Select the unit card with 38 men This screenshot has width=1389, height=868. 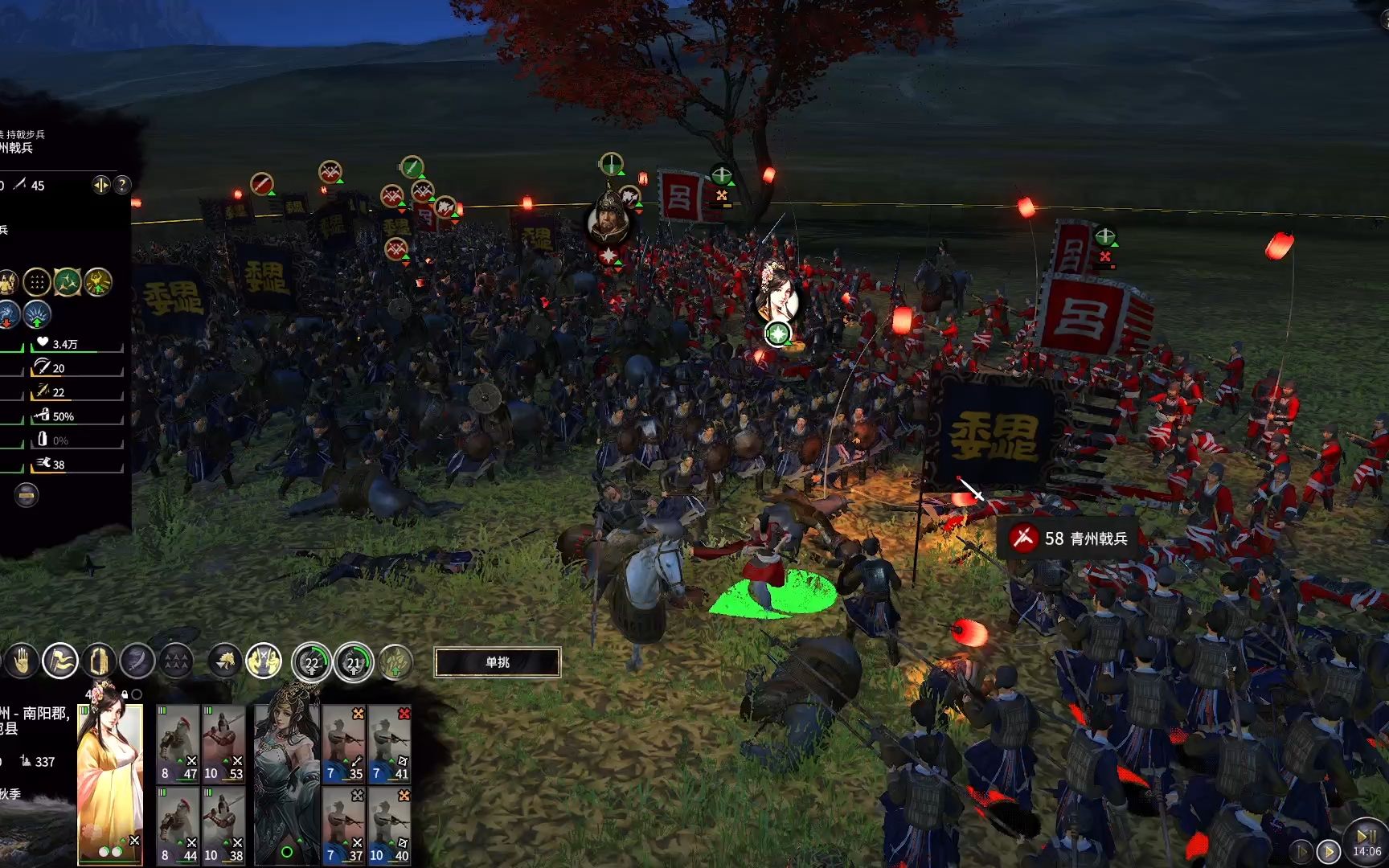tap(223, 826)
